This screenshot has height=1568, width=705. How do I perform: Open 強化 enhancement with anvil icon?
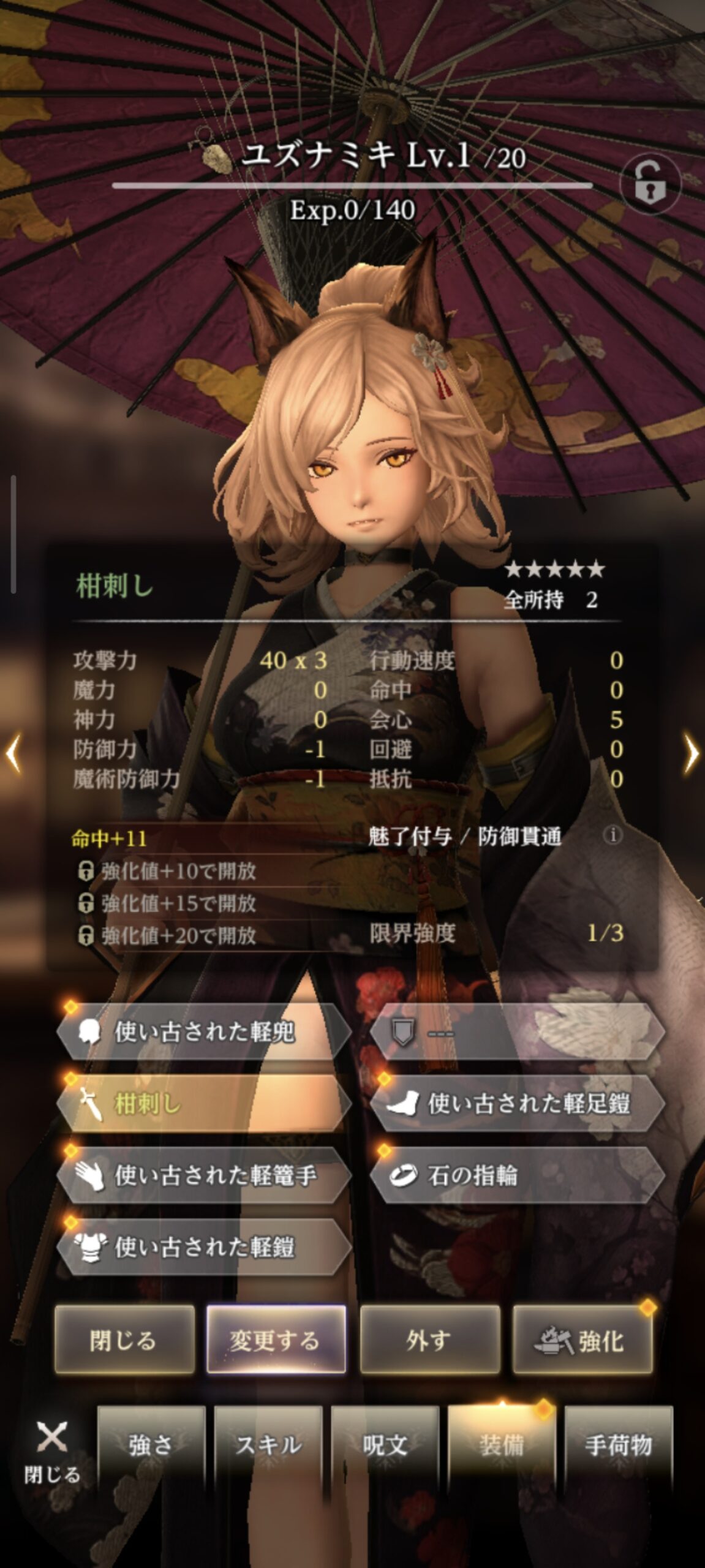pyautogui.click(x=582, y=1340)
